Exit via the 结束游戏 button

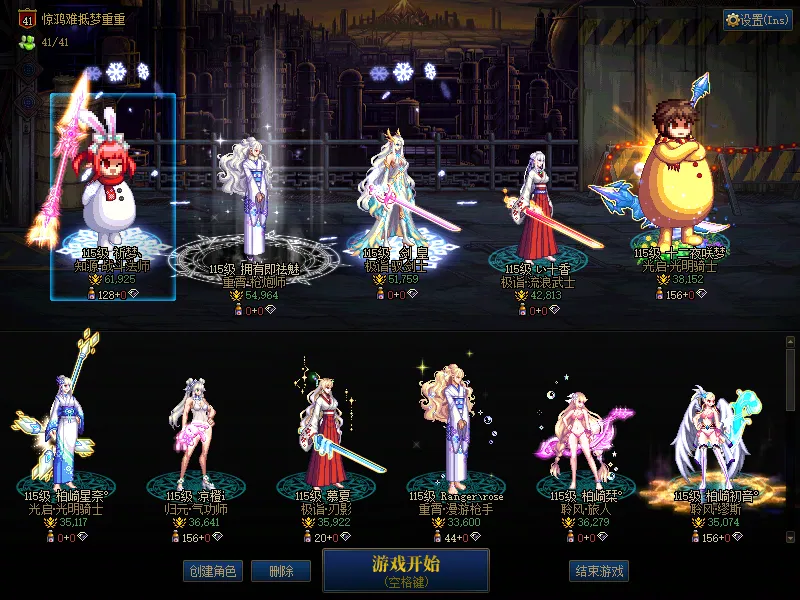pos(599,571)
